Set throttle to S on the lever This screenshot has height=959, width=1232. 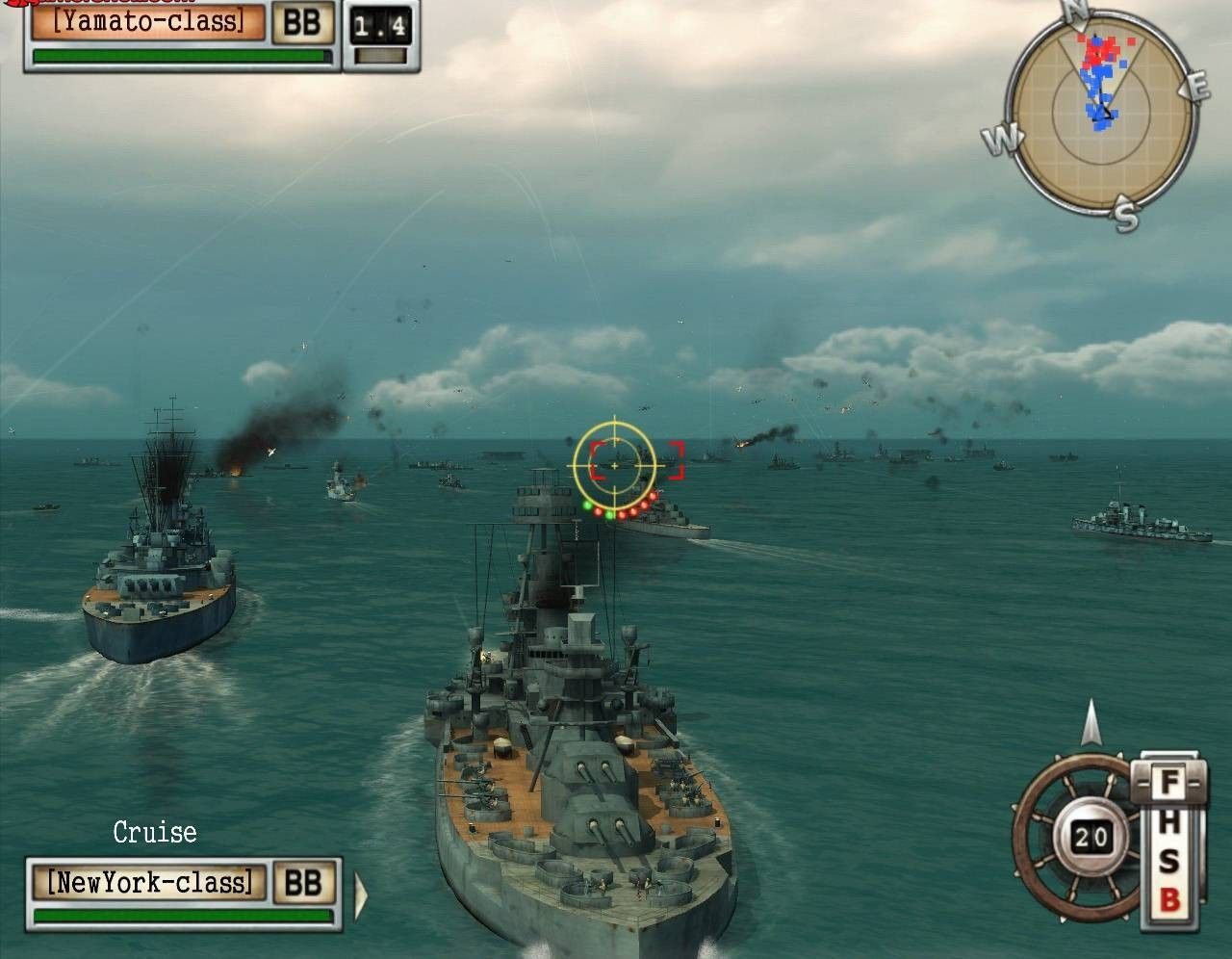(1169, 862)
